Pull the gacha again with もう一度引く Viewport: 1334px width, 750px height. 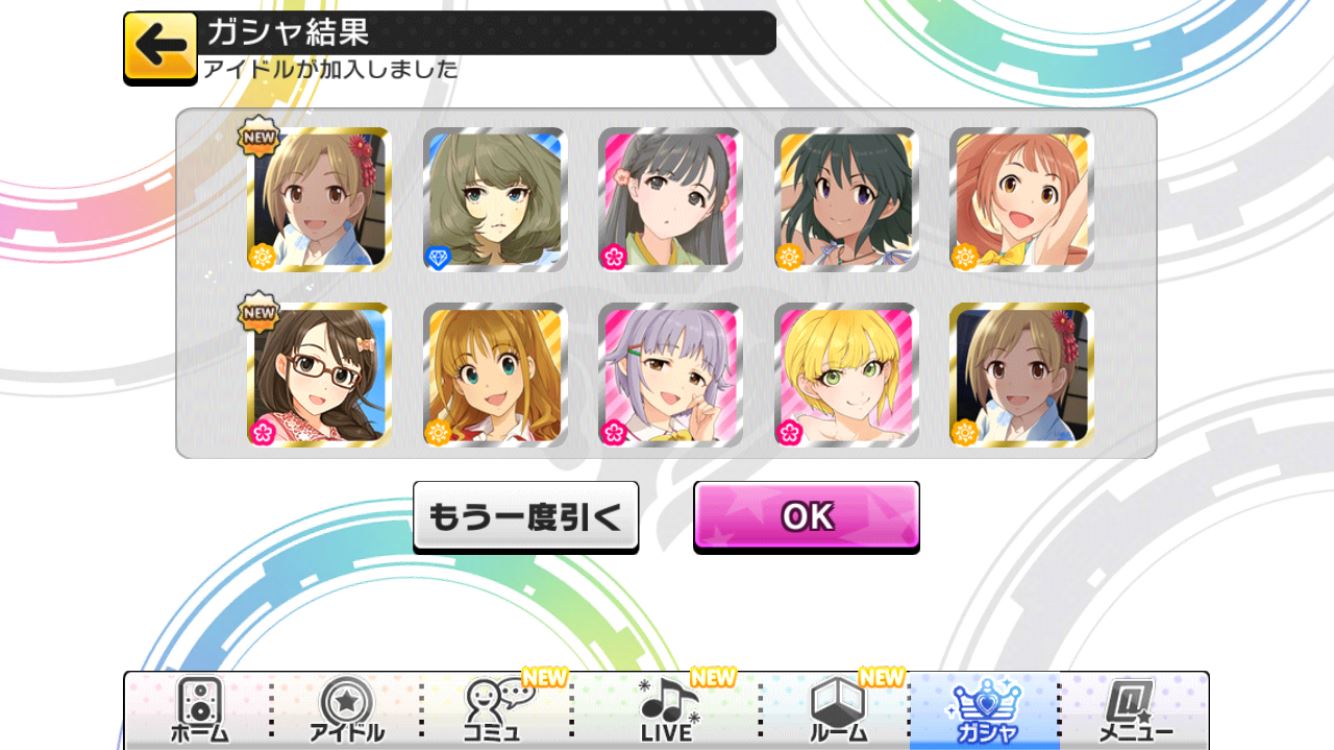[525, 516]
